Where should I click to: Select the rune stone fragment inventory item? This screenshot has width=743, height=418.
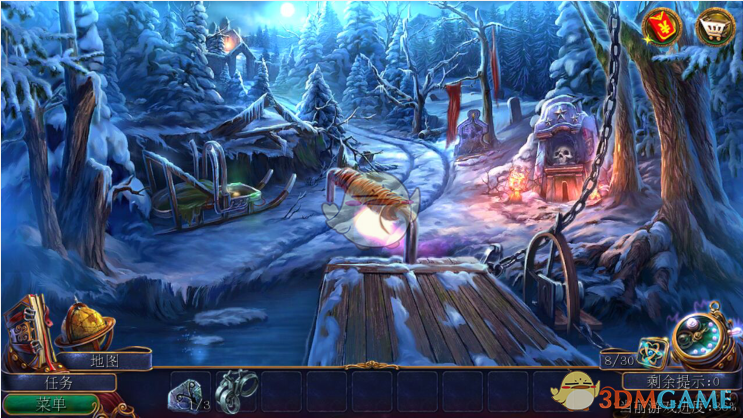[x=188, y=394]
